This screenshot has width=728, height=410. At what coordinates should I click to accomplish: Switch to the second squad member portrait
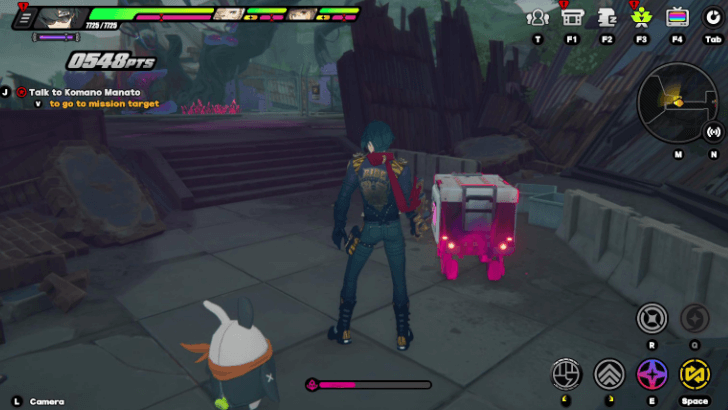(229, 15)
